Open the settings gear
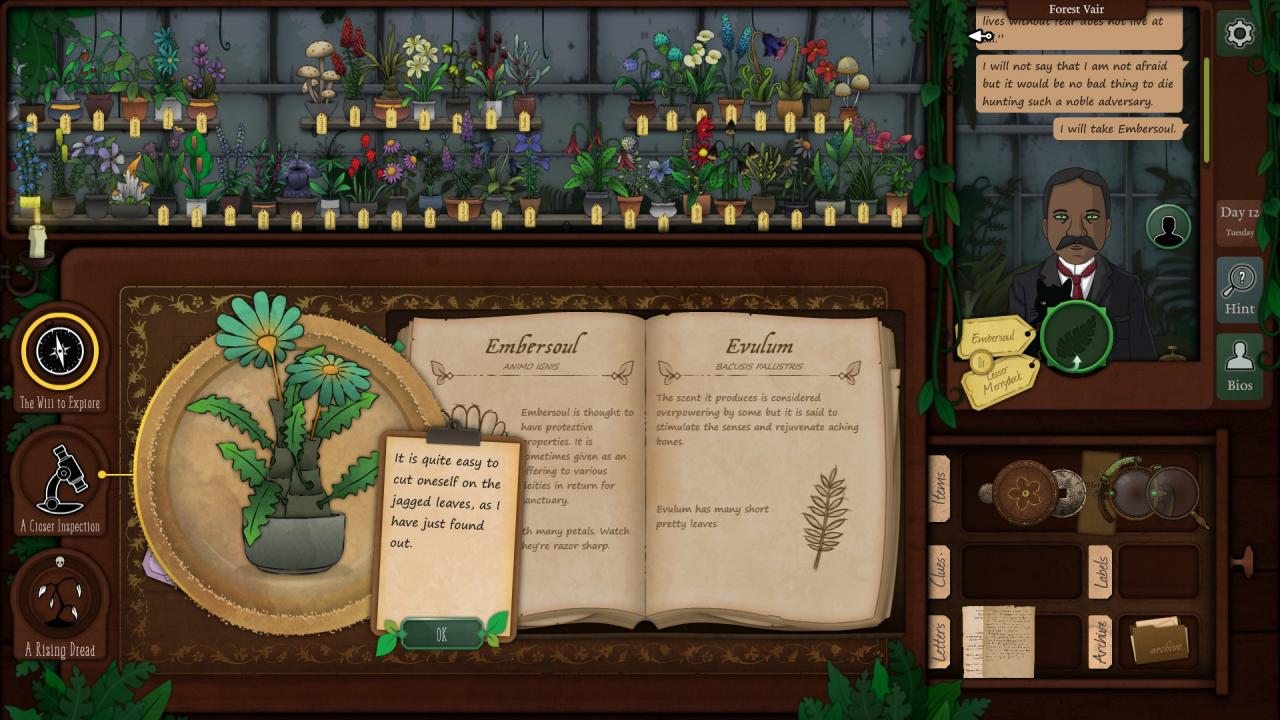1280x720 pixels. click(x=1239, y=34)
